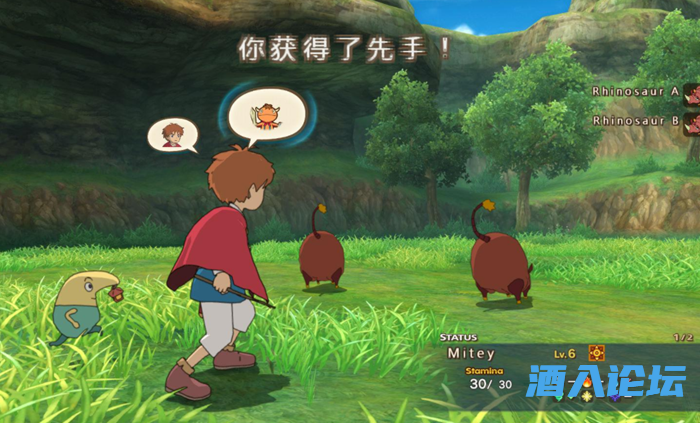
Task: Target Rhinosaur B in the enemy list
Action: (x=636, y=121)
